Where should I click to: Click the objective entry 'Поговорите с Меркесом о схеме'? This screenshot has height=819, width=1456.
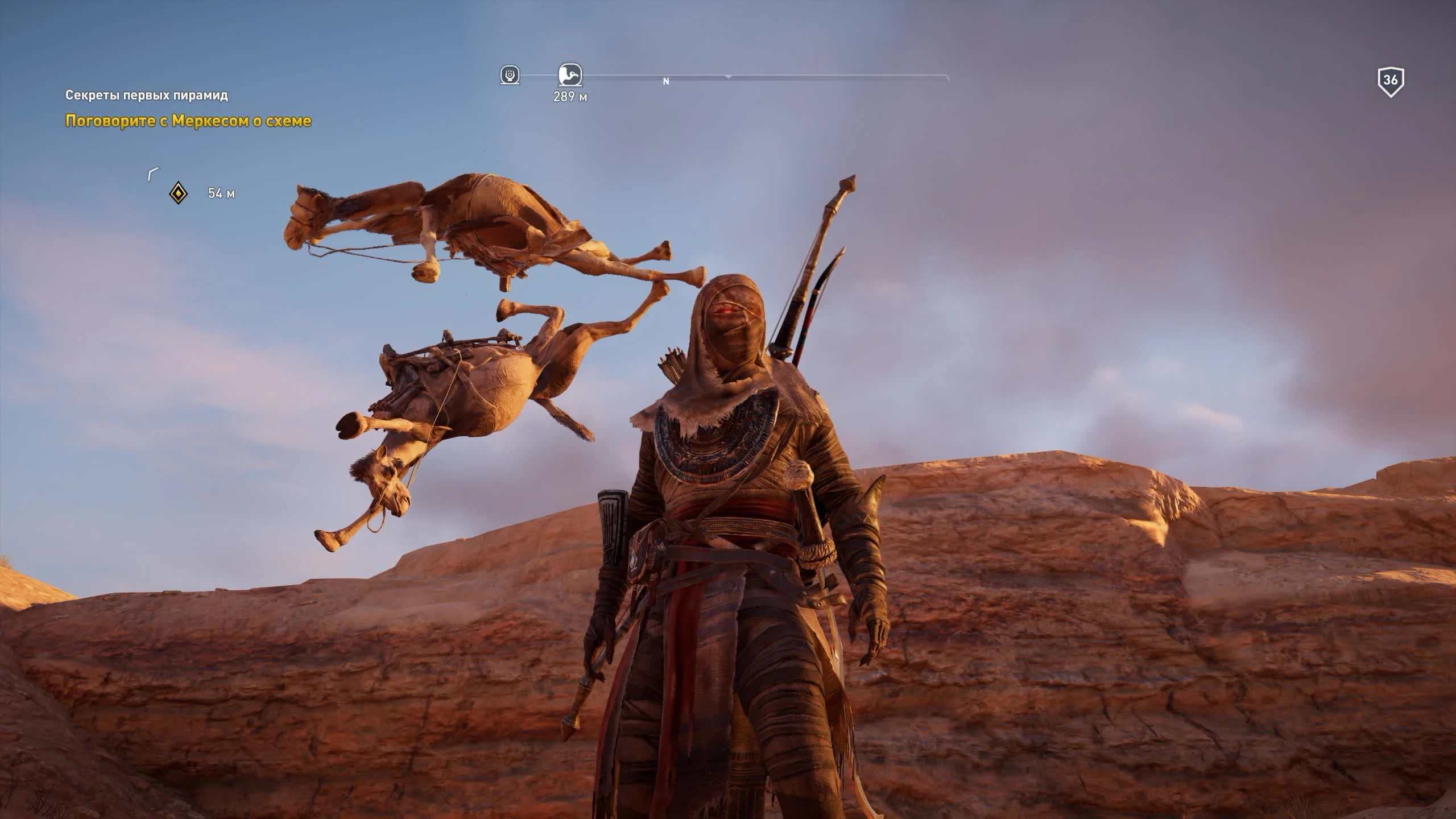pos(188,121)
